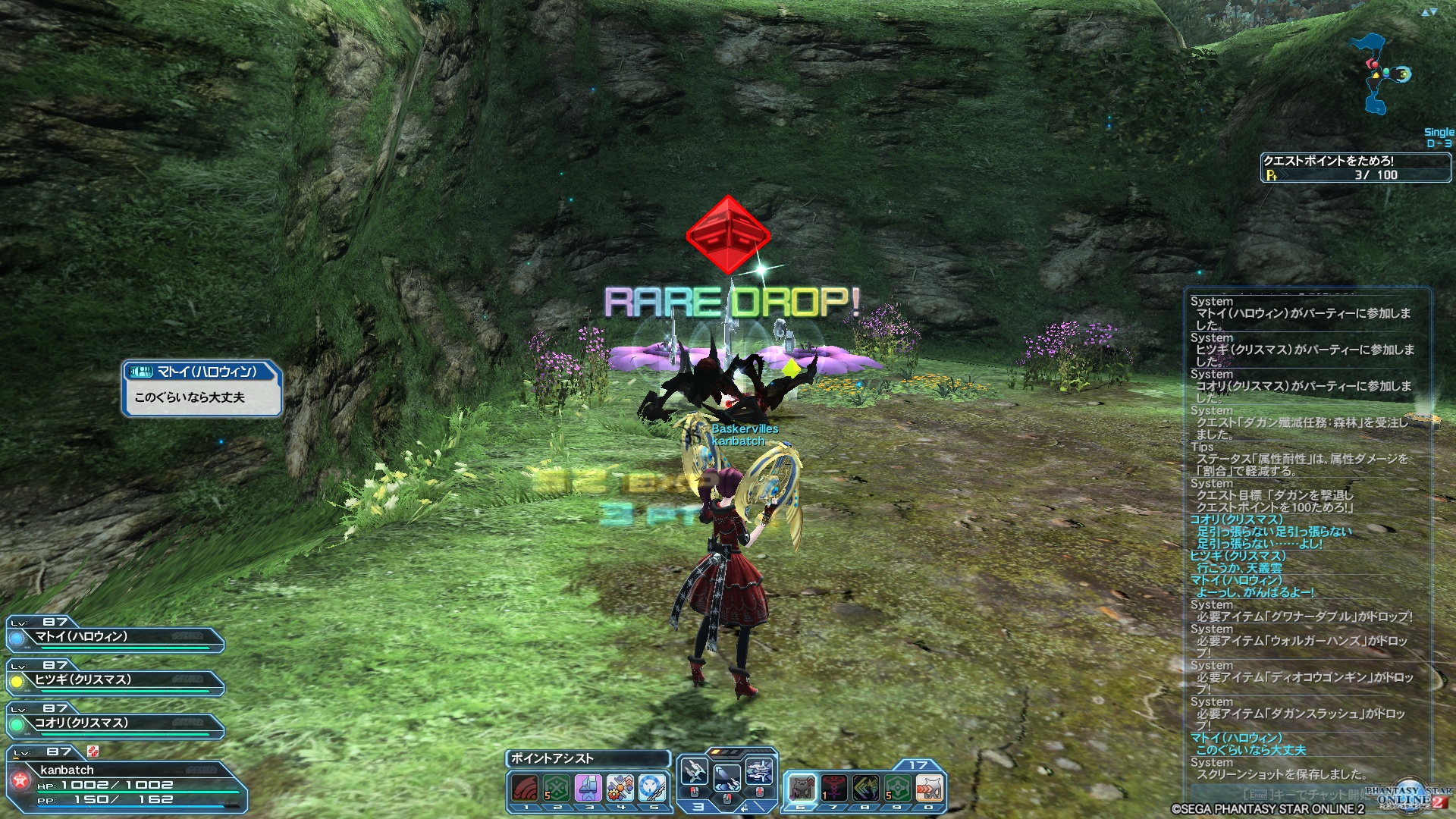Activate the purple crystal skill in slot 3
The image size is (1456, 819).
(588, 789)
